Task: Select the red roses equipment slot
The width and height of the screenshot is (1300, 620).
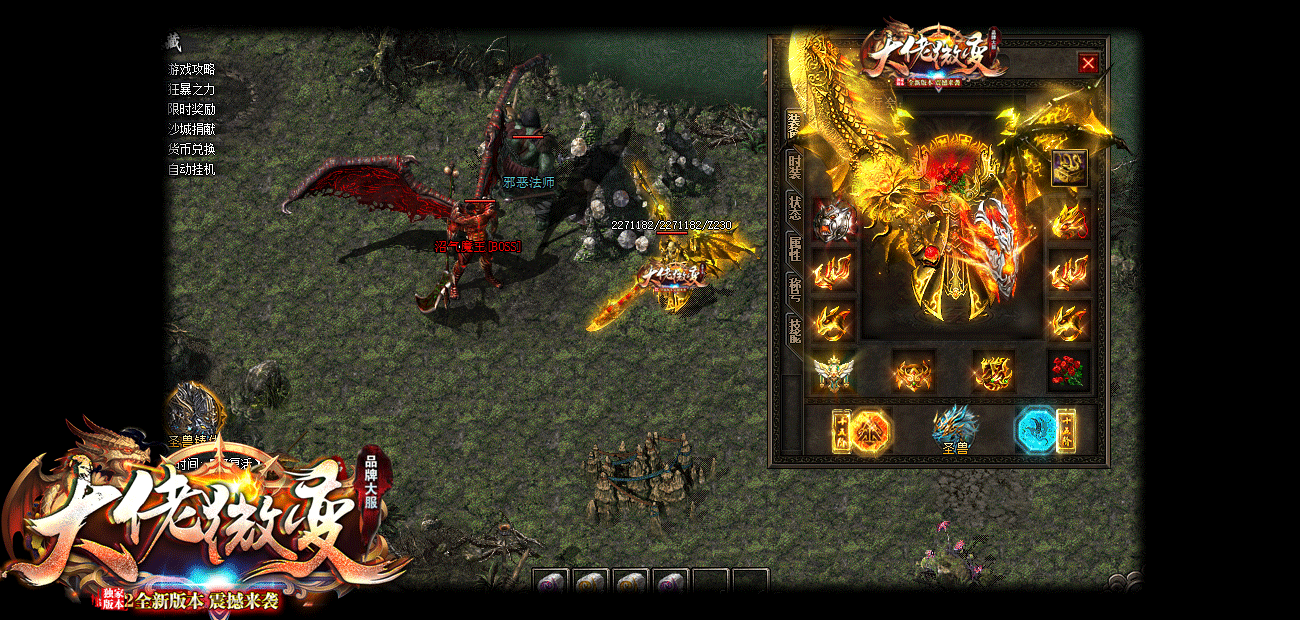Action: (1069, 371)
